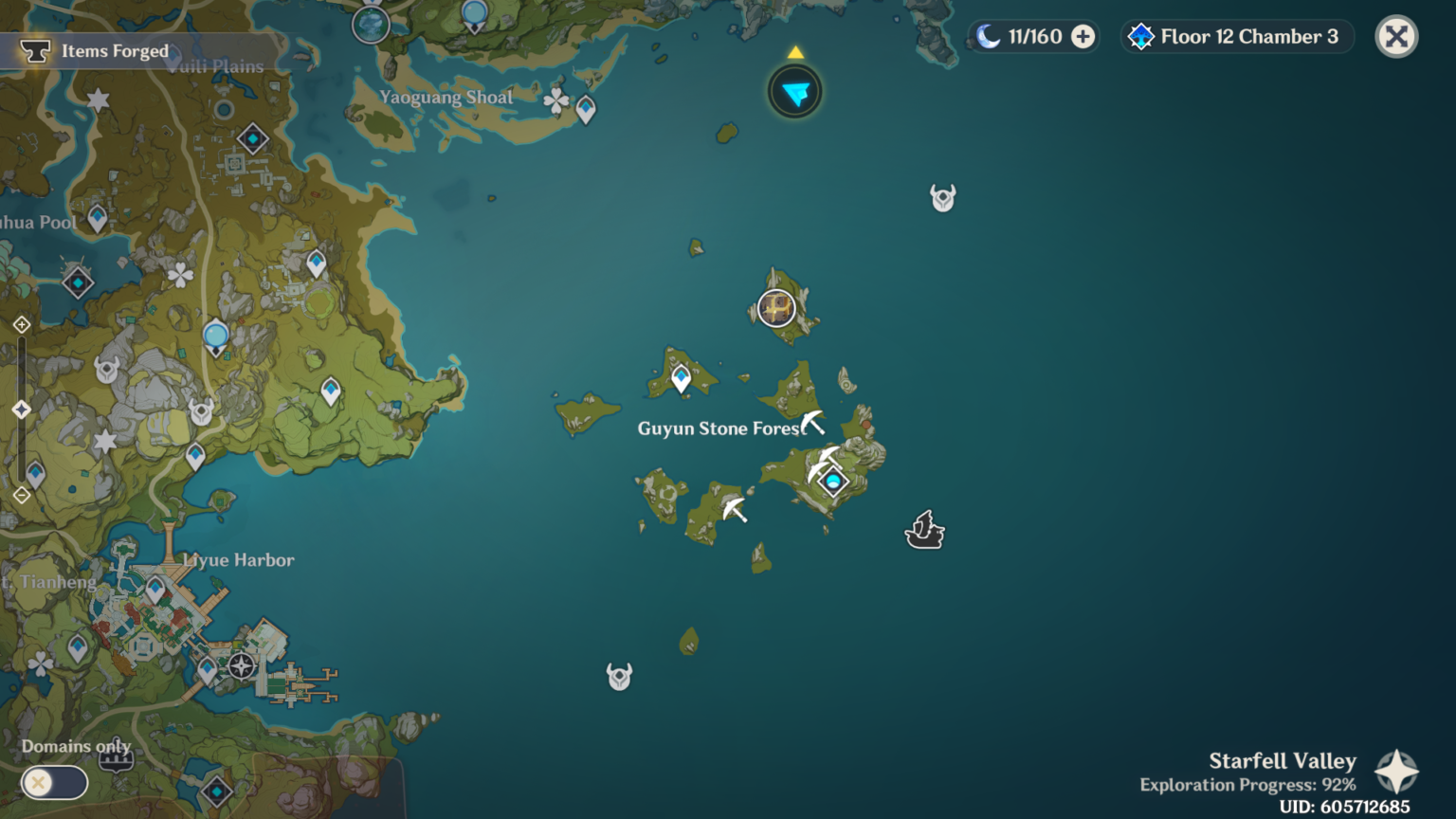Click the map zoom slider handle
The height and width of the screenshot is (819, 1456).
(22, 409)
